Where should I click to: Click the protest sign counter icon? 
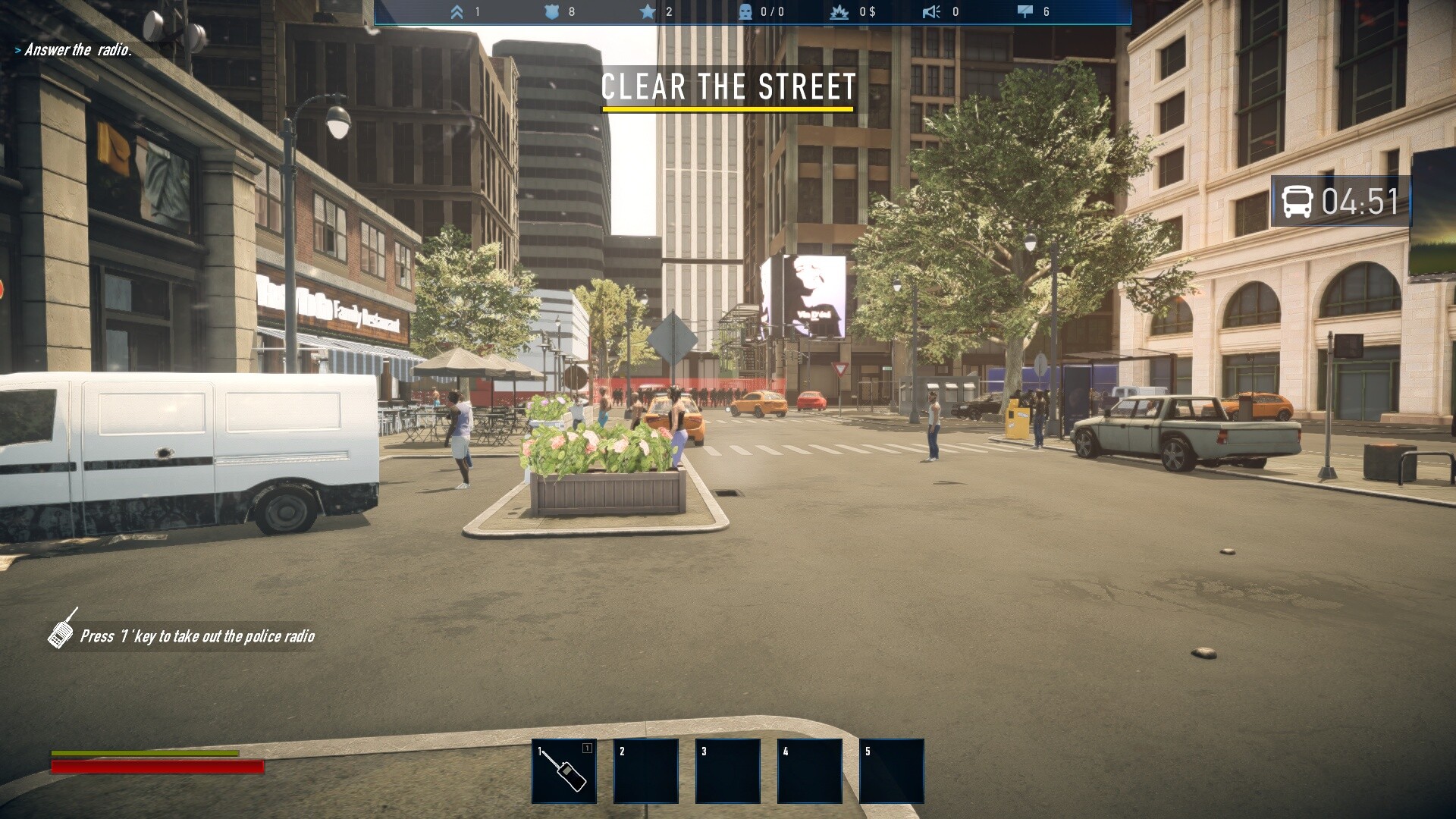(x=1027, y=11)
